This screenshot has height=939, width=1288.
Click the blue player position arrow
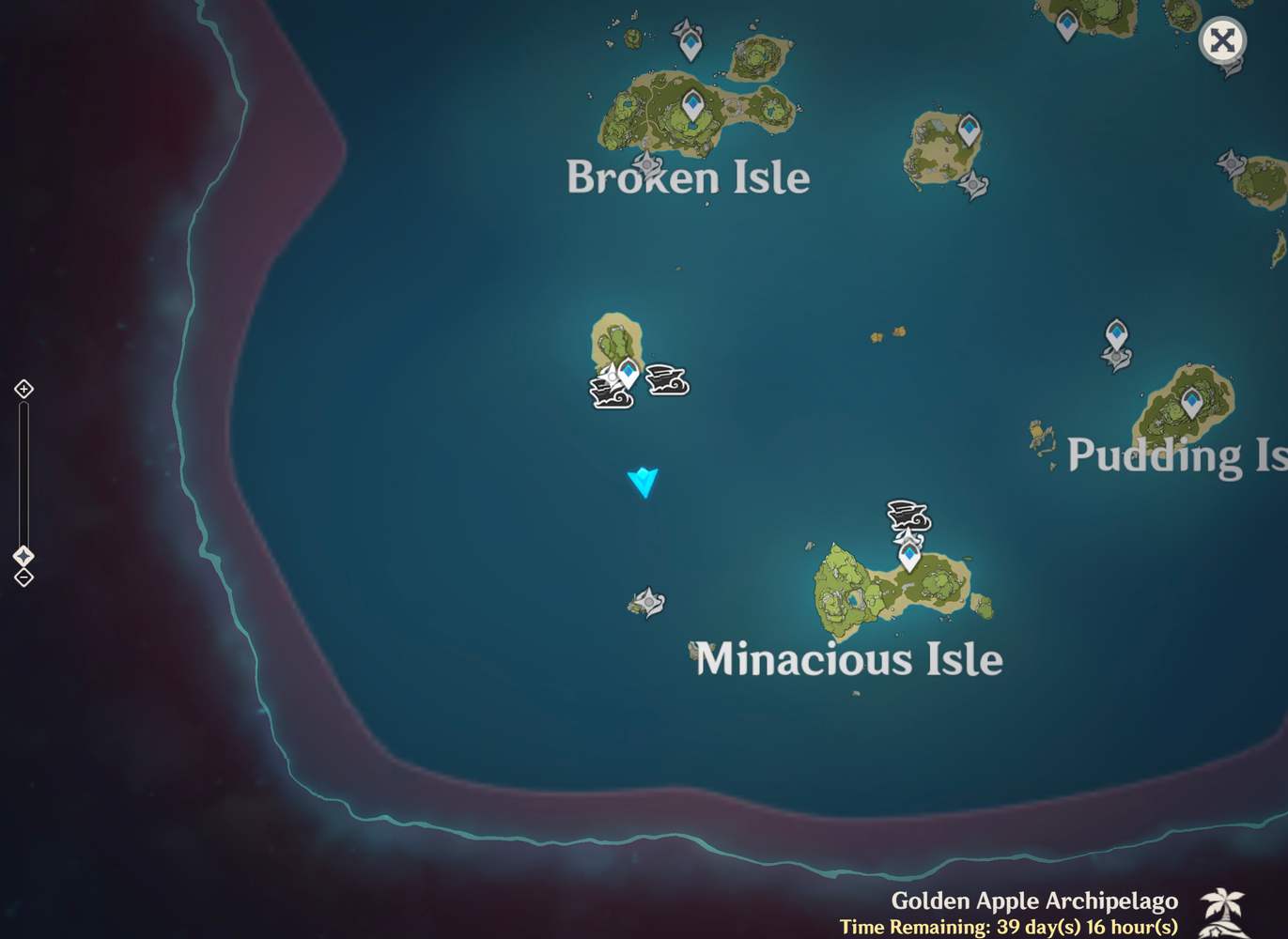pyautogui.click(x=644, y=482)
